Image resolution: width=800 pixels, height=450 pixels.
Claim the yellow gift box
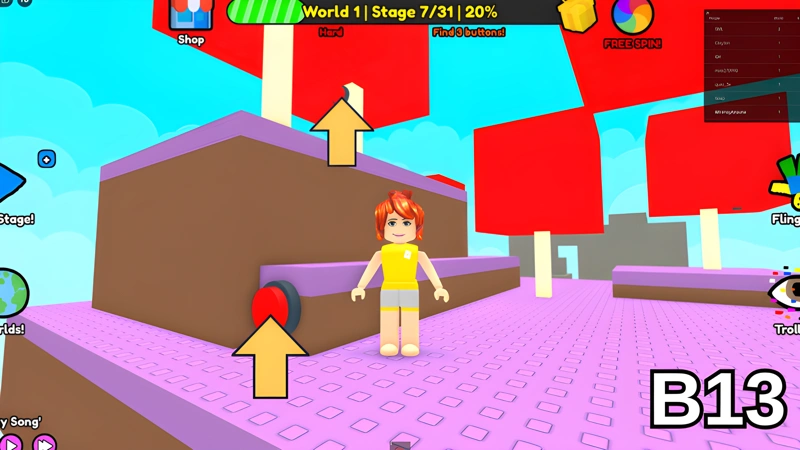click(576, 14)
